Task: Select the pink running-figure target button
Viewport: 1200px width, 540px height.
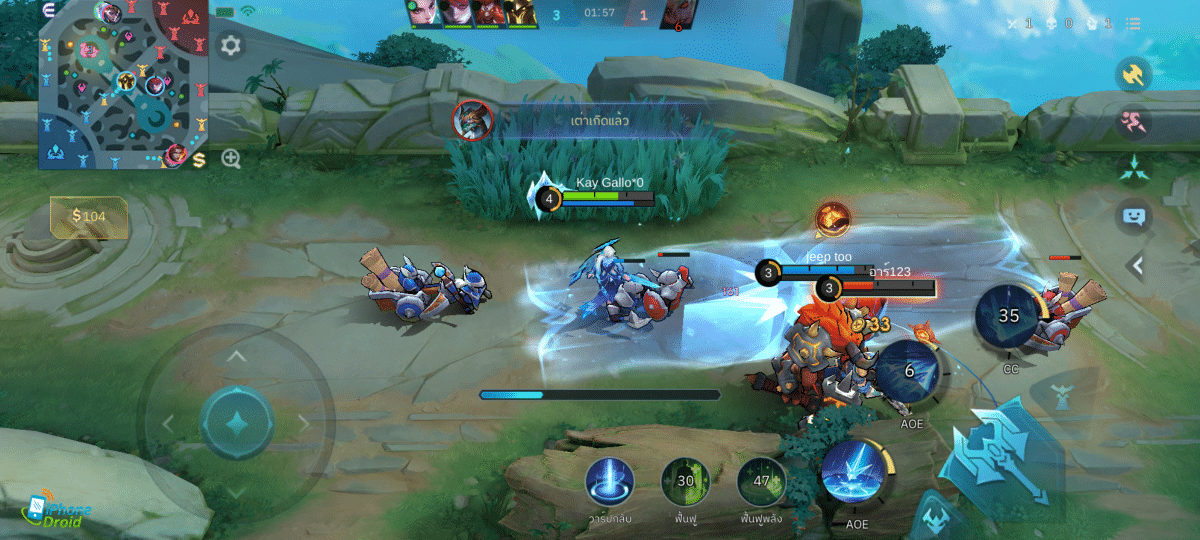Action: (1134, 123)
